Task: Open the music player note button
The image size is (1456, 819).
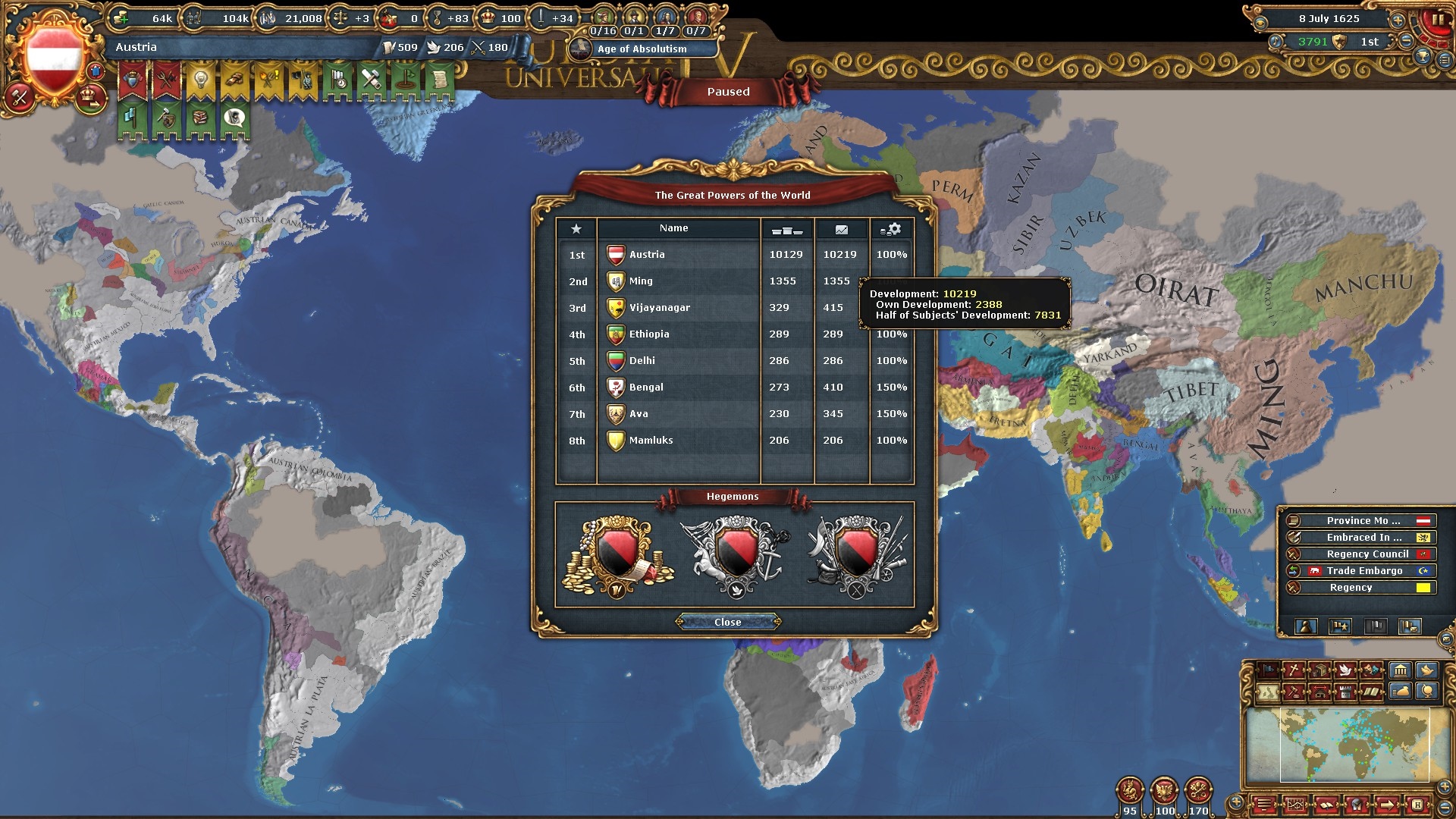Action: 1276,42
